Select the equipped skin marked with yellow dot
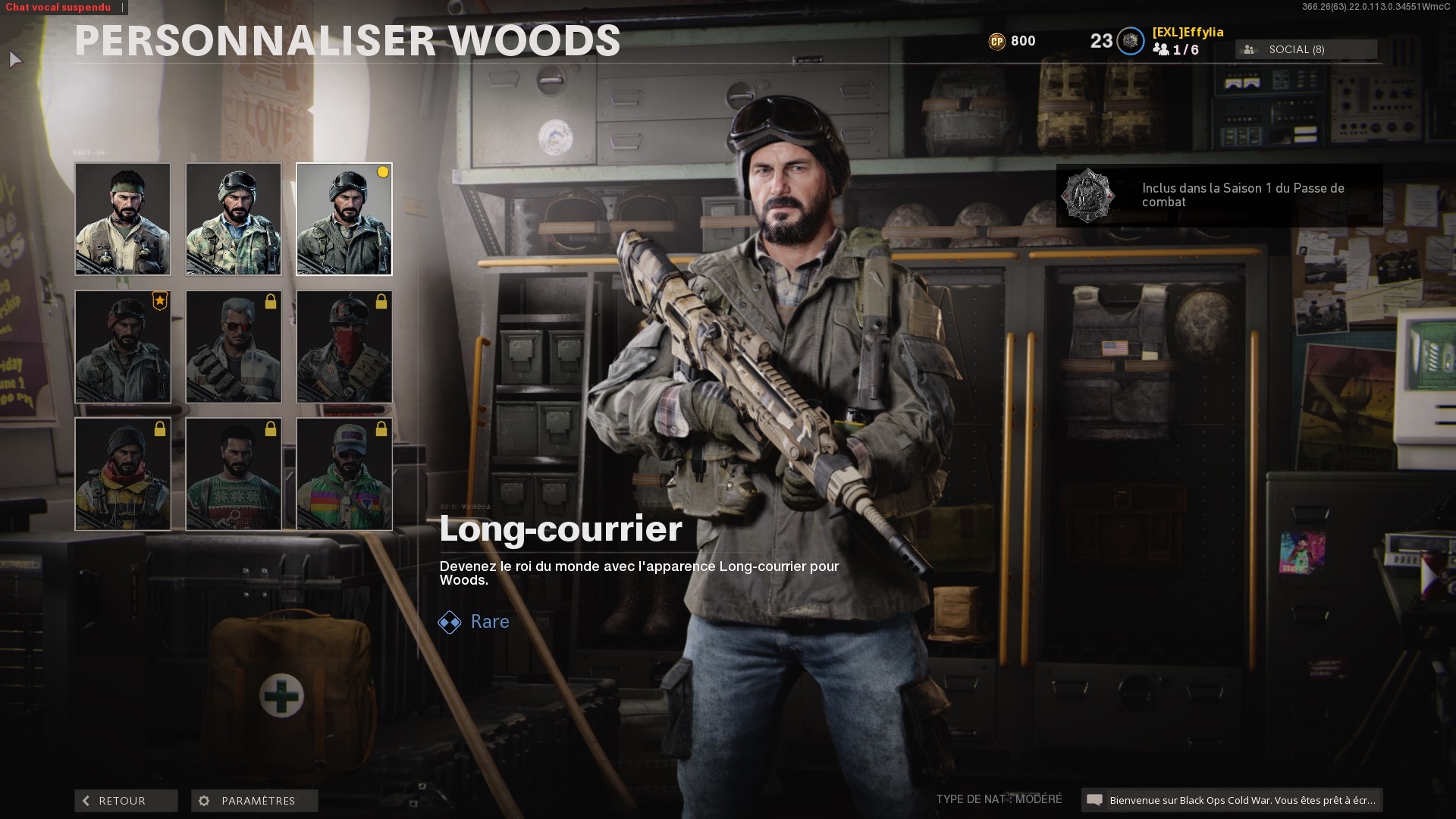Viewport: 1456px width, 819px height. 344,219
